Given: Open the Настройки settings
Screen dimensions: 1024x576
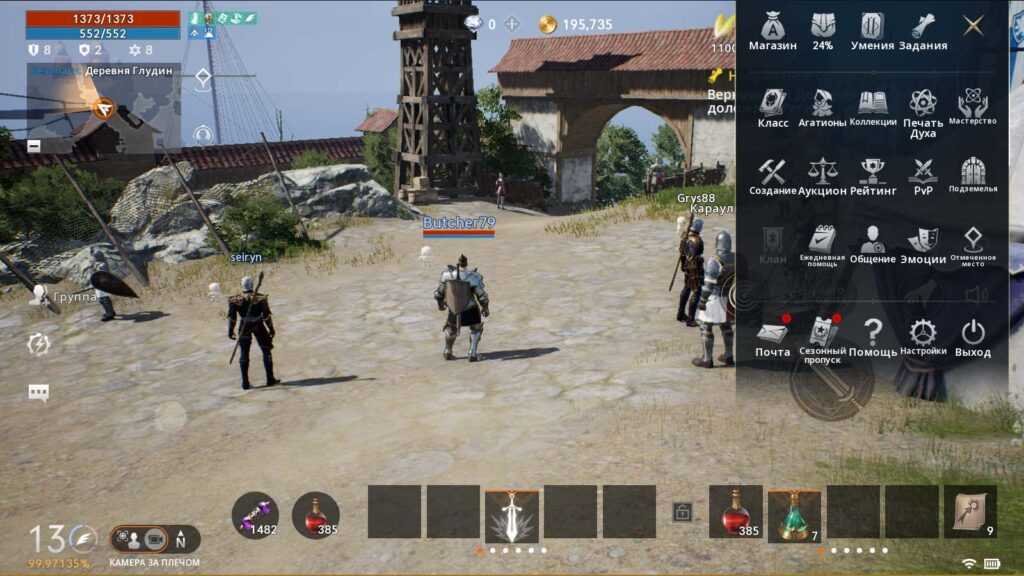Looking at the screenshot, I should pyautogui.click(x=922, y=338).
